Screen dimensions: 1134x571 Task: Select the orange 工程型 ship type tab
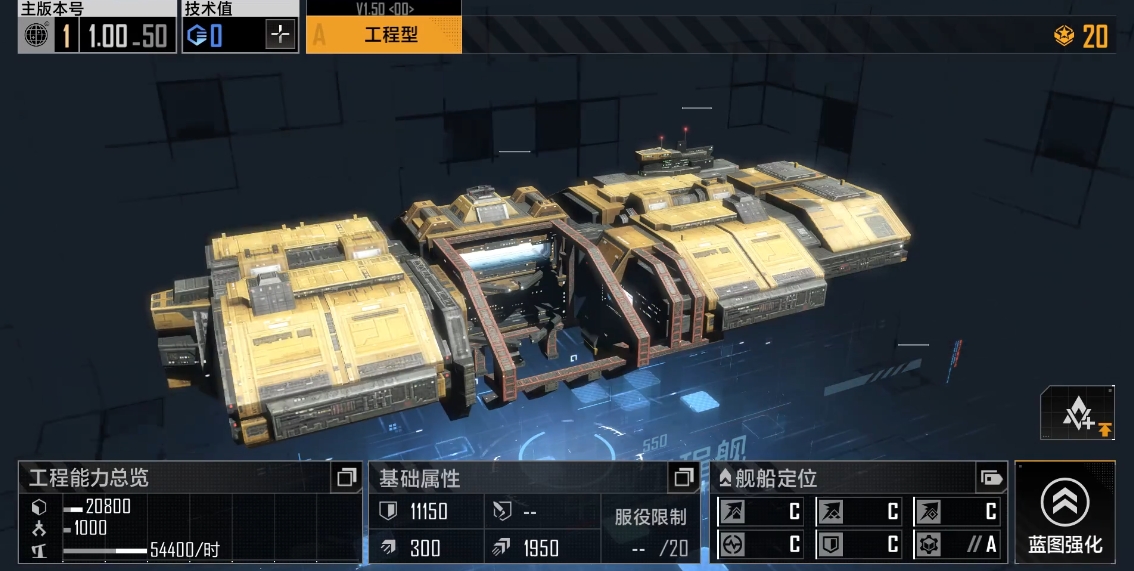(384, 36)
